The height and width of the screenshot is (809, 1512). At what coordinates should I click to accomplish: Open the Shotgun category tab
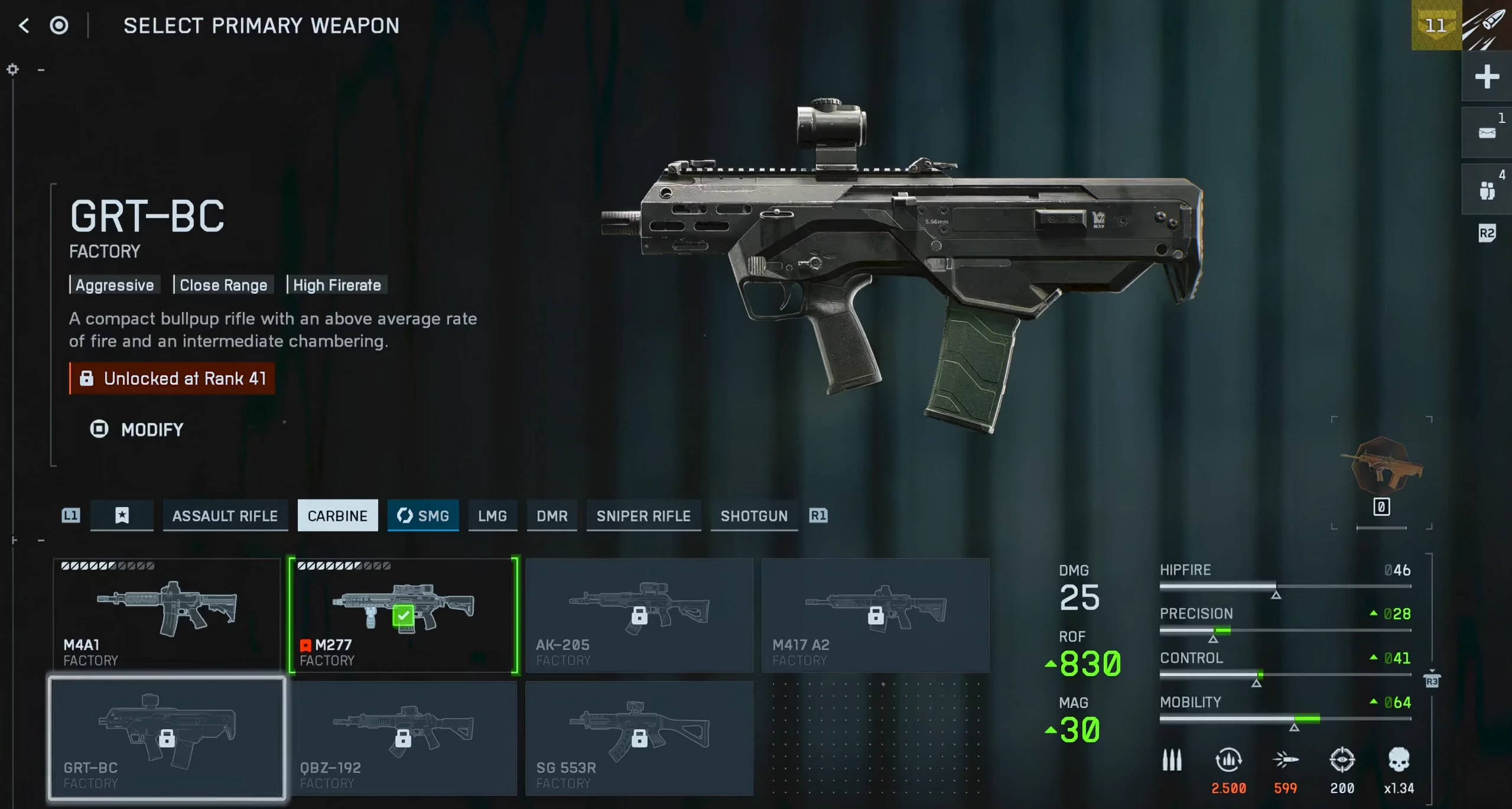tap(754, 516)
